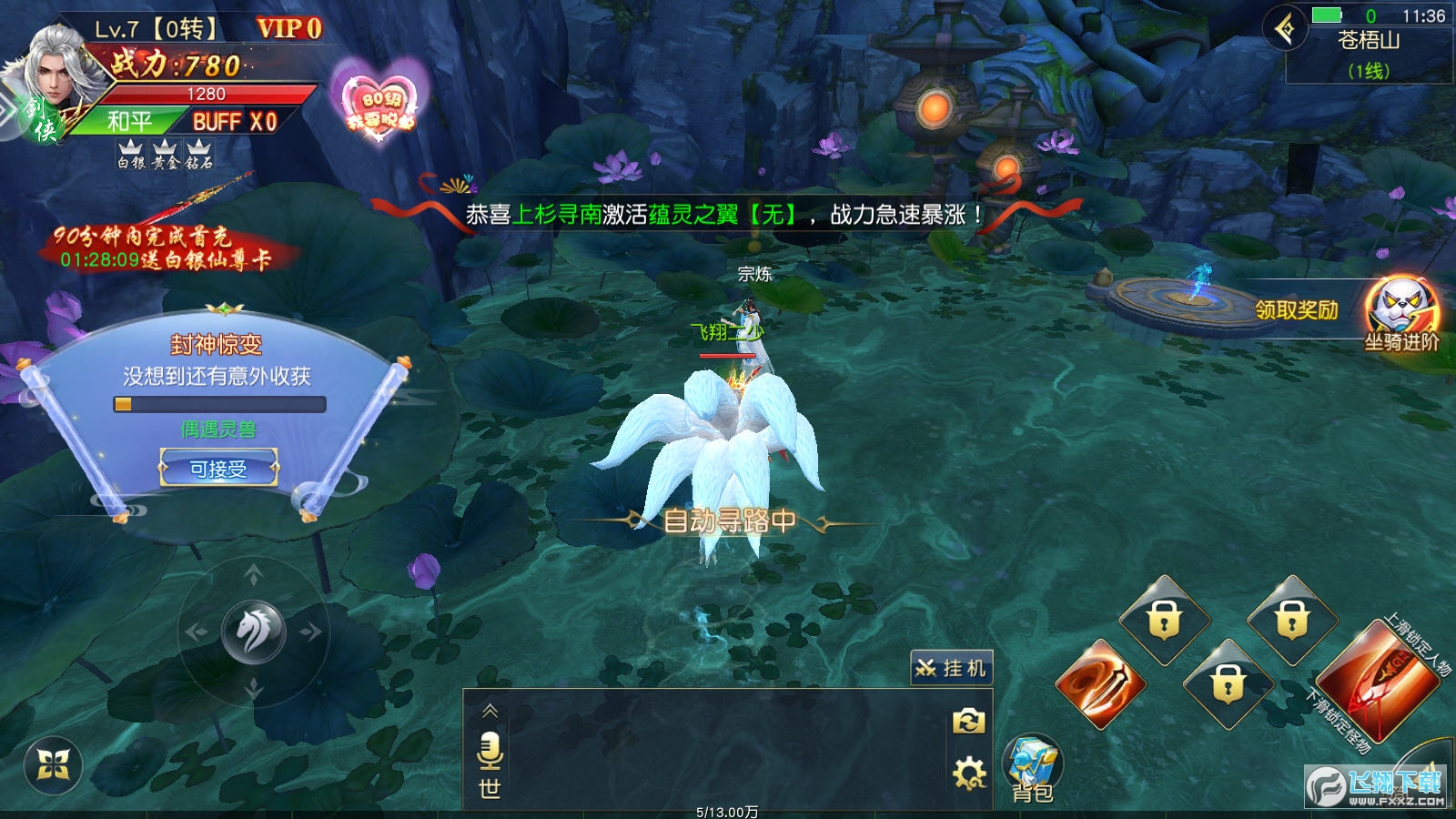Expand the chat box upward arrow

(490, 711)
